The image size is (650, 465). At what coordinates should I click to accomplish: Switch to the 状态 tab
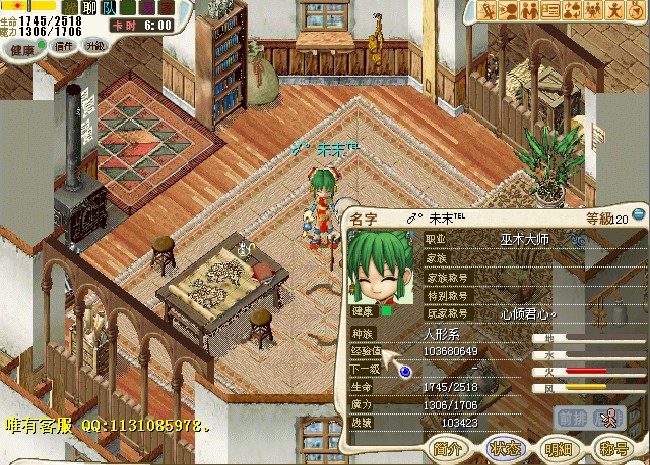pos(505,448)
